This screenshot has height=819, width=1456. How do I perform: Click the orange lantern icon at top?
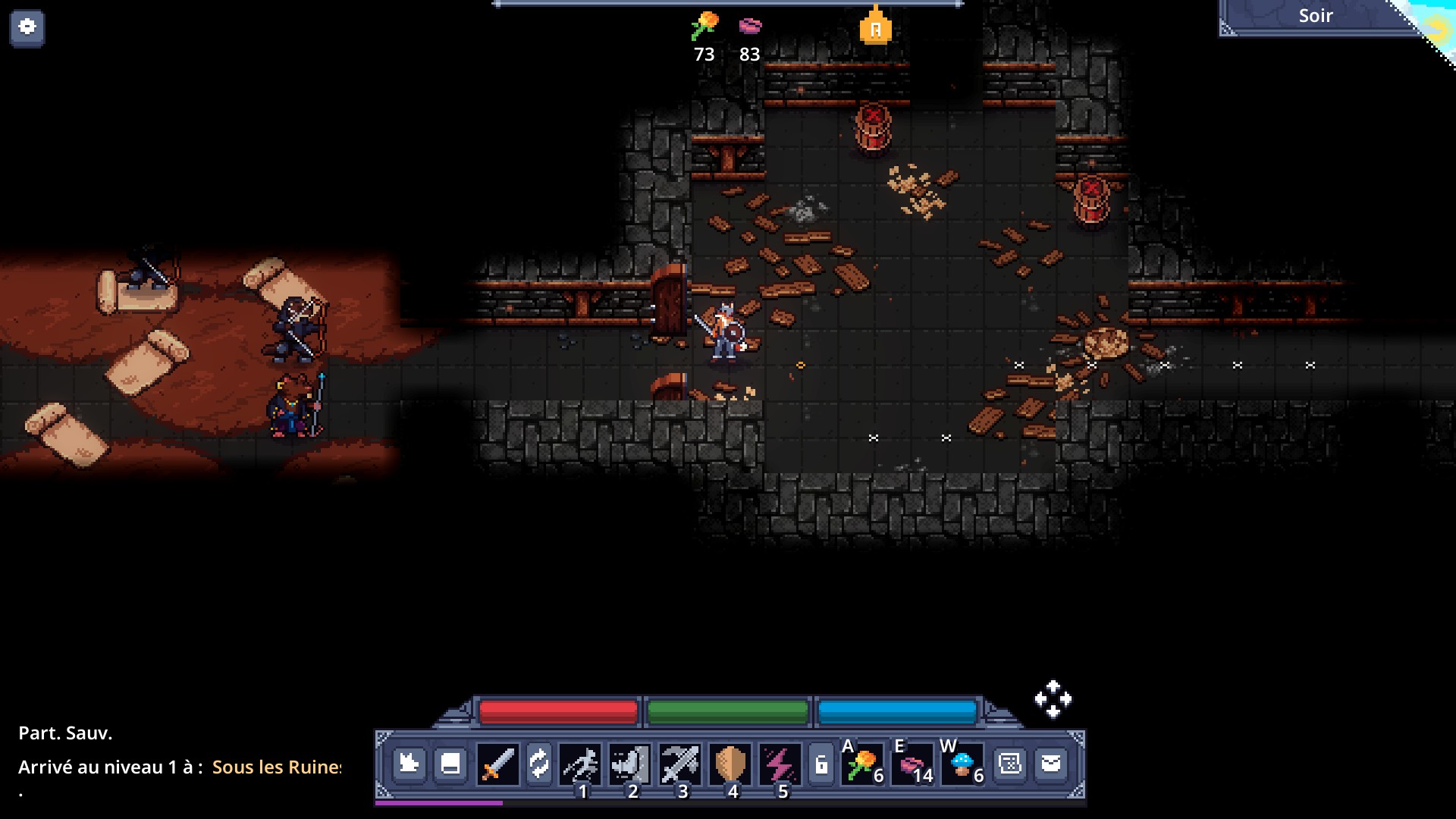[x=875, y=27]
